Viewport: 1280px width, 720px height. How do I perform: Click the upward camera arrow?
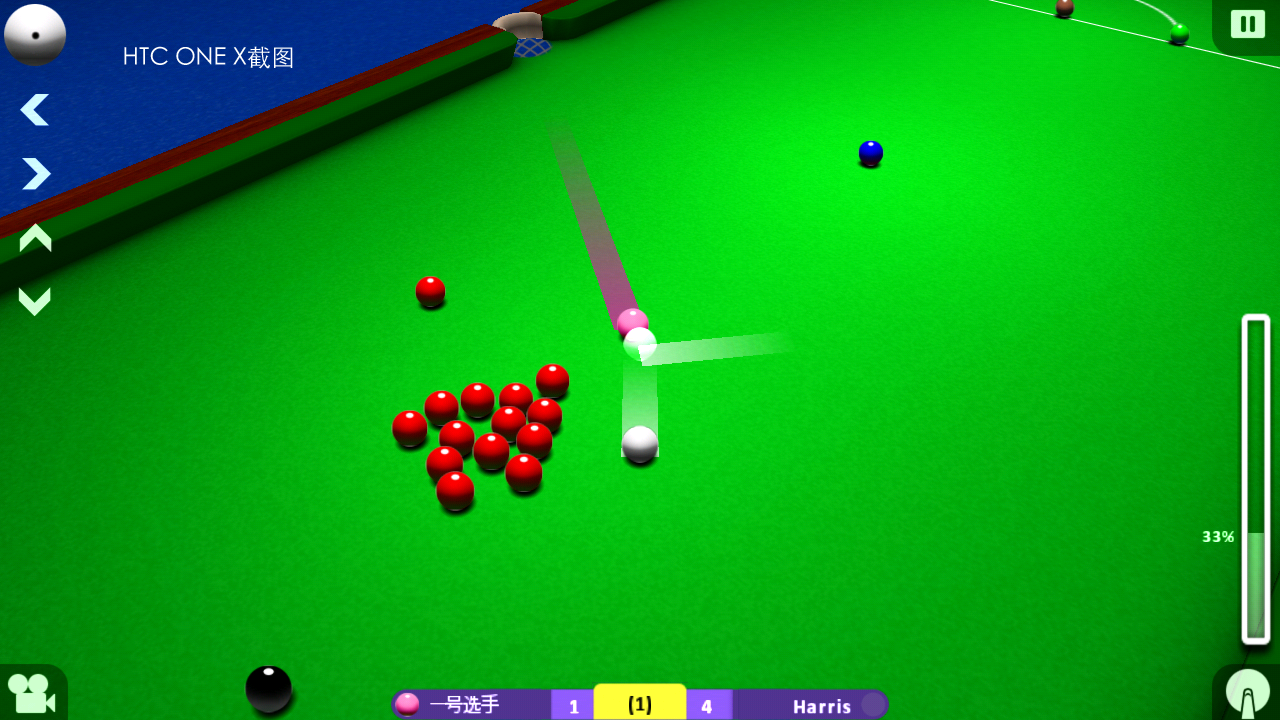coord(34,237)
